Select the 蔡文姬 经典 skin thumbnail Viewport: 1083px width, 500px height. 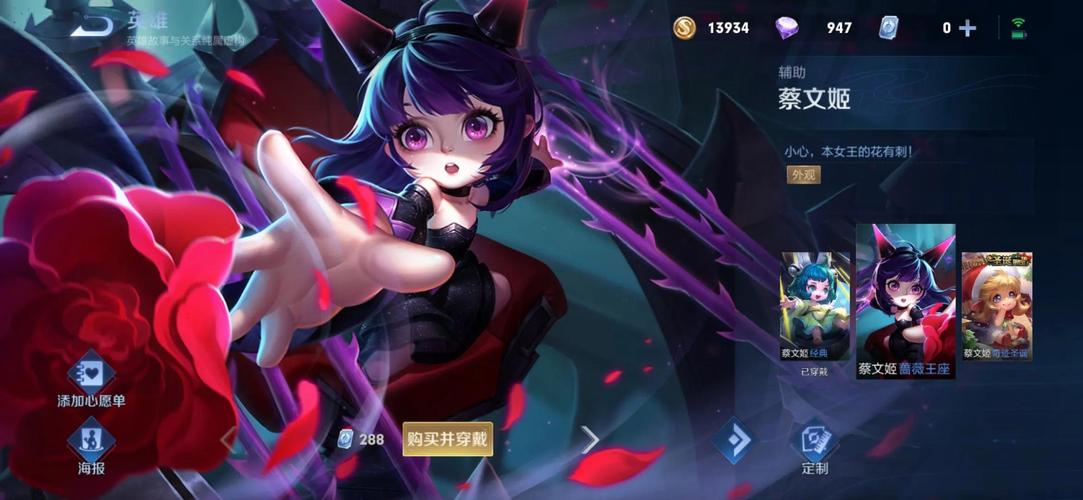[815, 305]
